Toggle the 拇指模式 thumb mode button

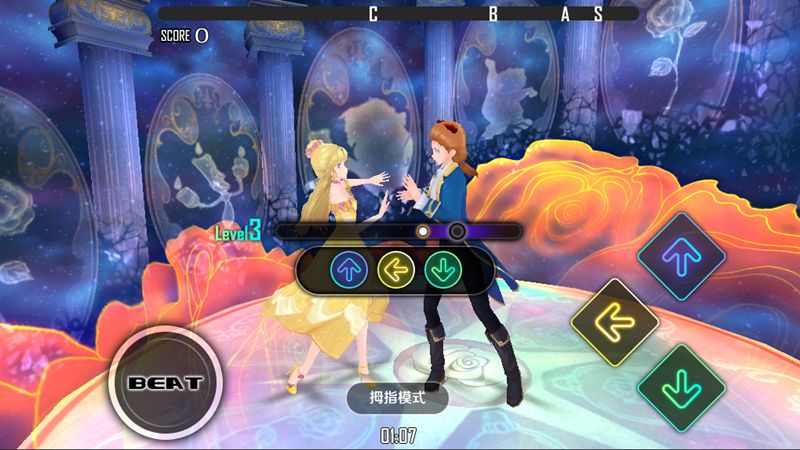click(397, 397)
